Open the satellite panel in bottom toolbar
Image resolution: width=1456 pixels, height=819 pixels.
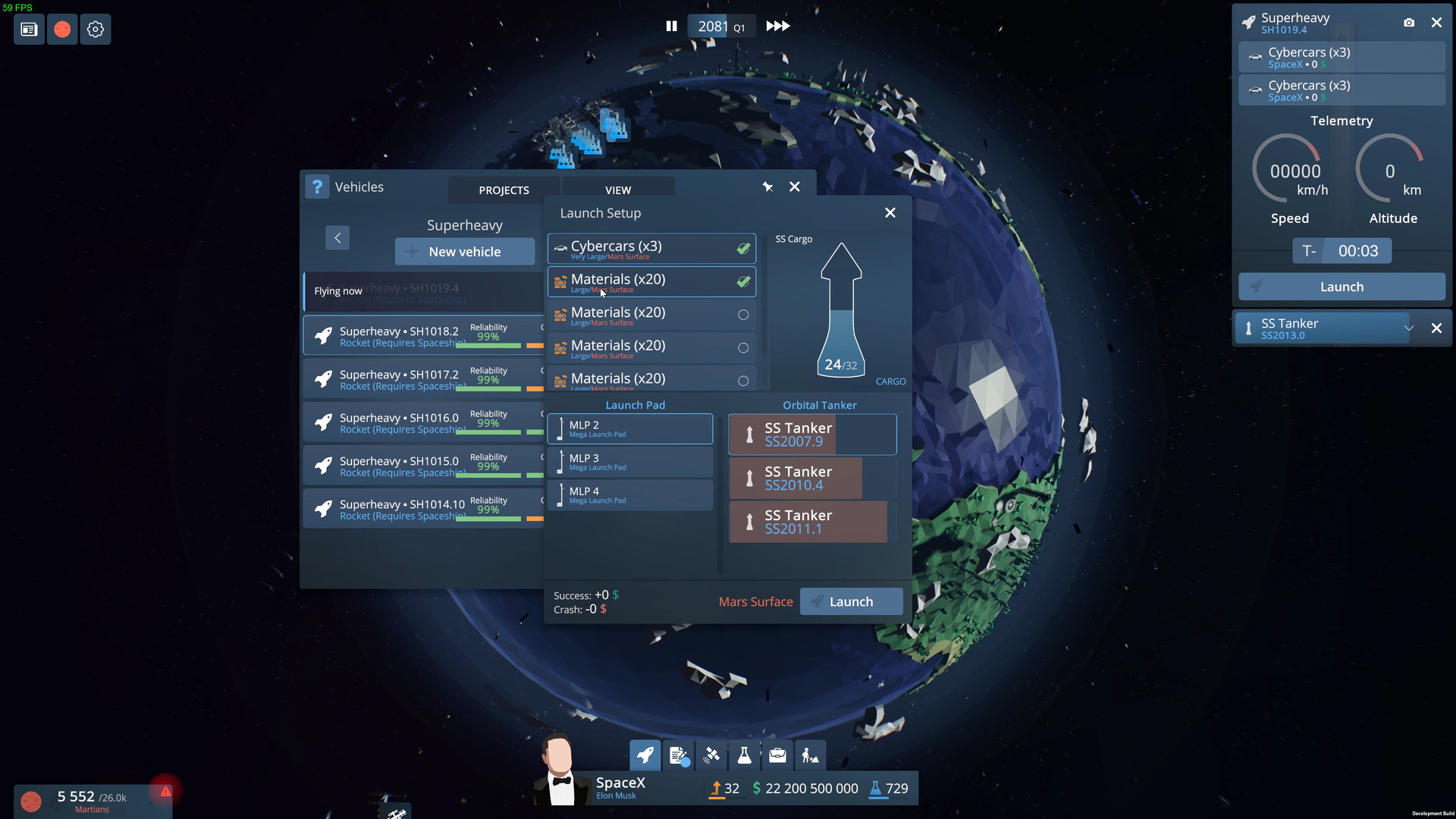711,755
